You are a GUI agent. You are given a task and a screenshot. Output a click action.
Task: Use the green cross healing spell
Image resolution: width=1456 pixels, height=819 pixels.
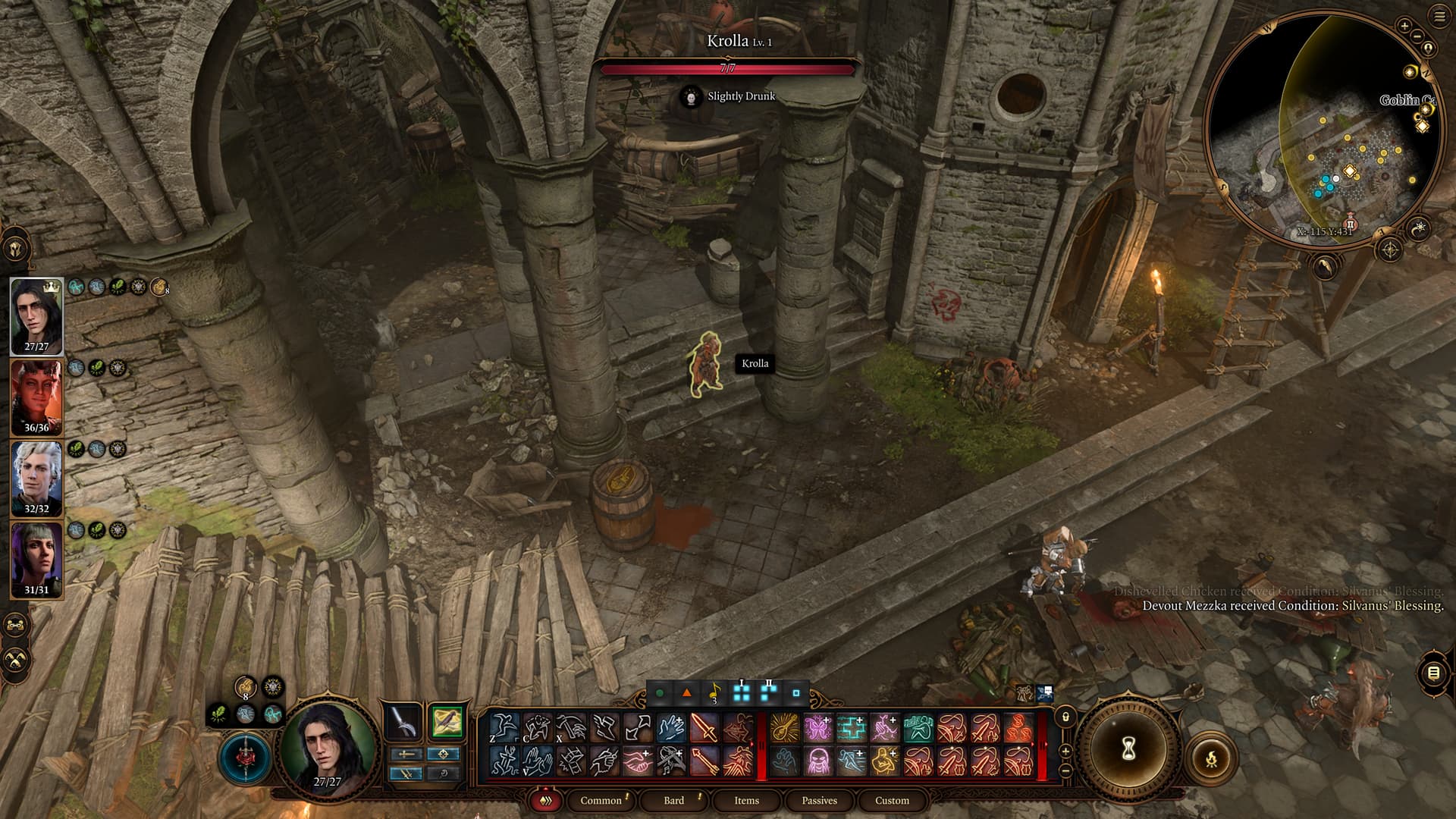tap(852, 728)
